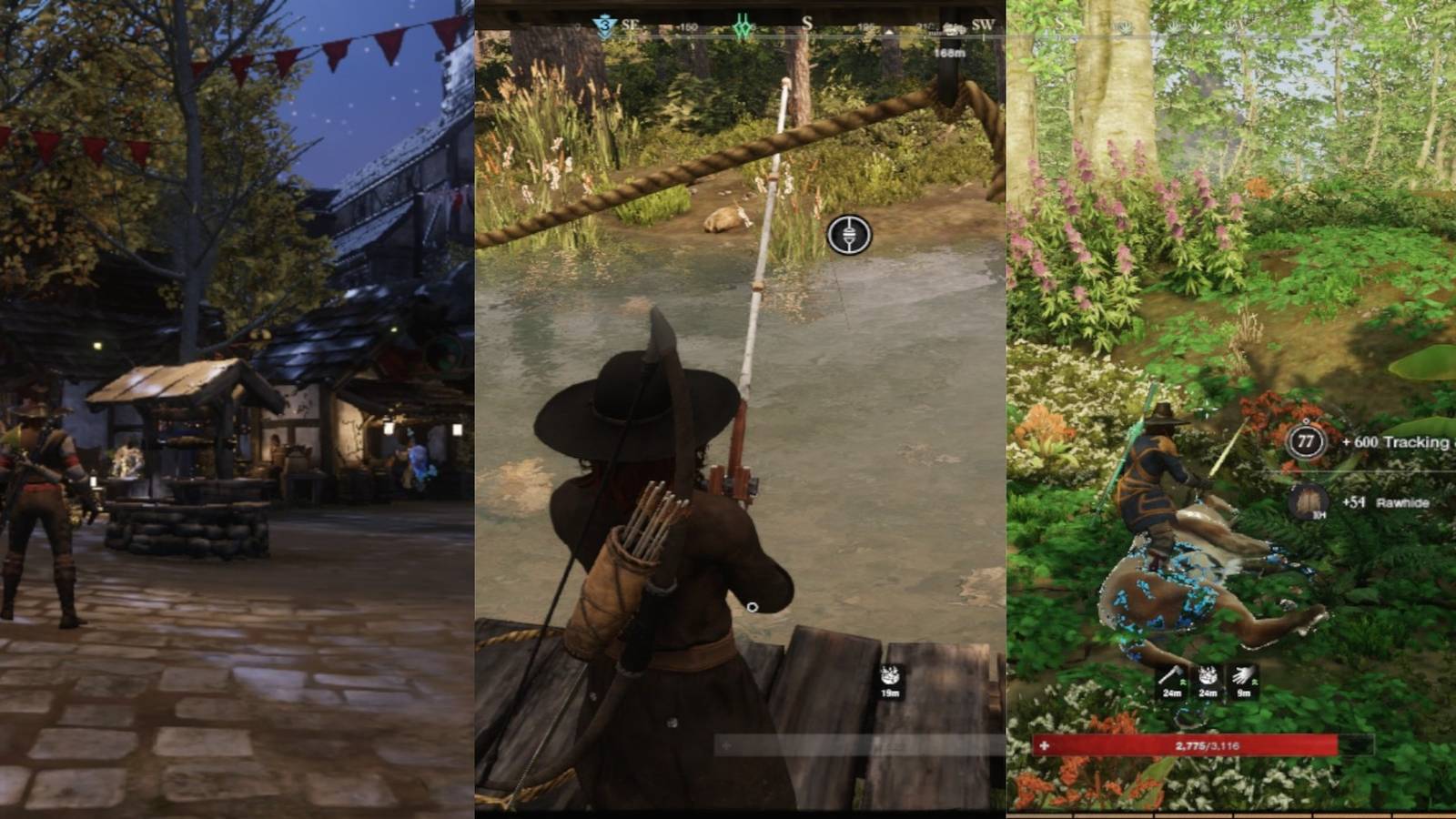The height and width of the screenshot is (819, 1456).
Task: Select the green spear territory marker on compass
Action: coord(743,25)
